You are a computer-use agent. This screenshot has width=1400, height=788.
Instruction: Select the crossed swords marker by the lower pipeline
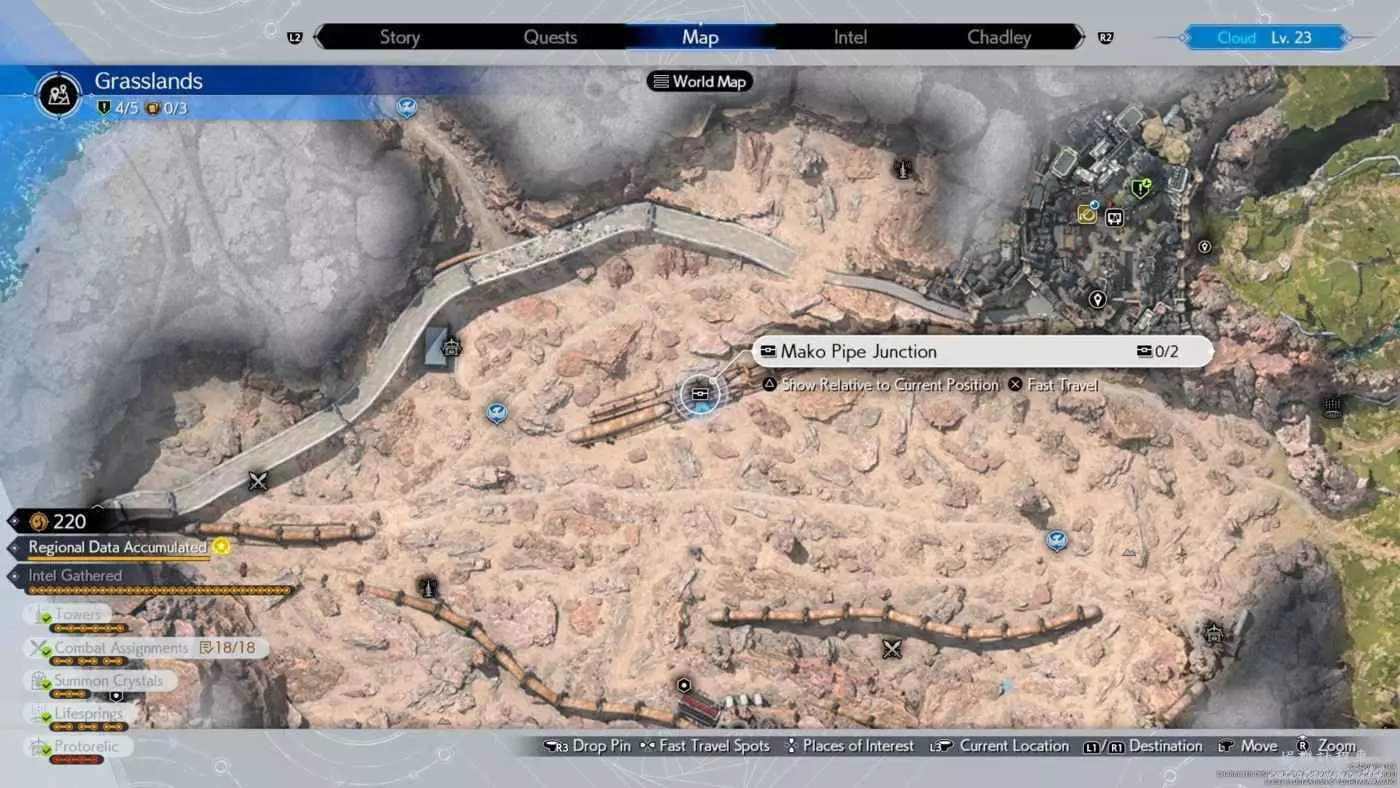coord(892,649)
